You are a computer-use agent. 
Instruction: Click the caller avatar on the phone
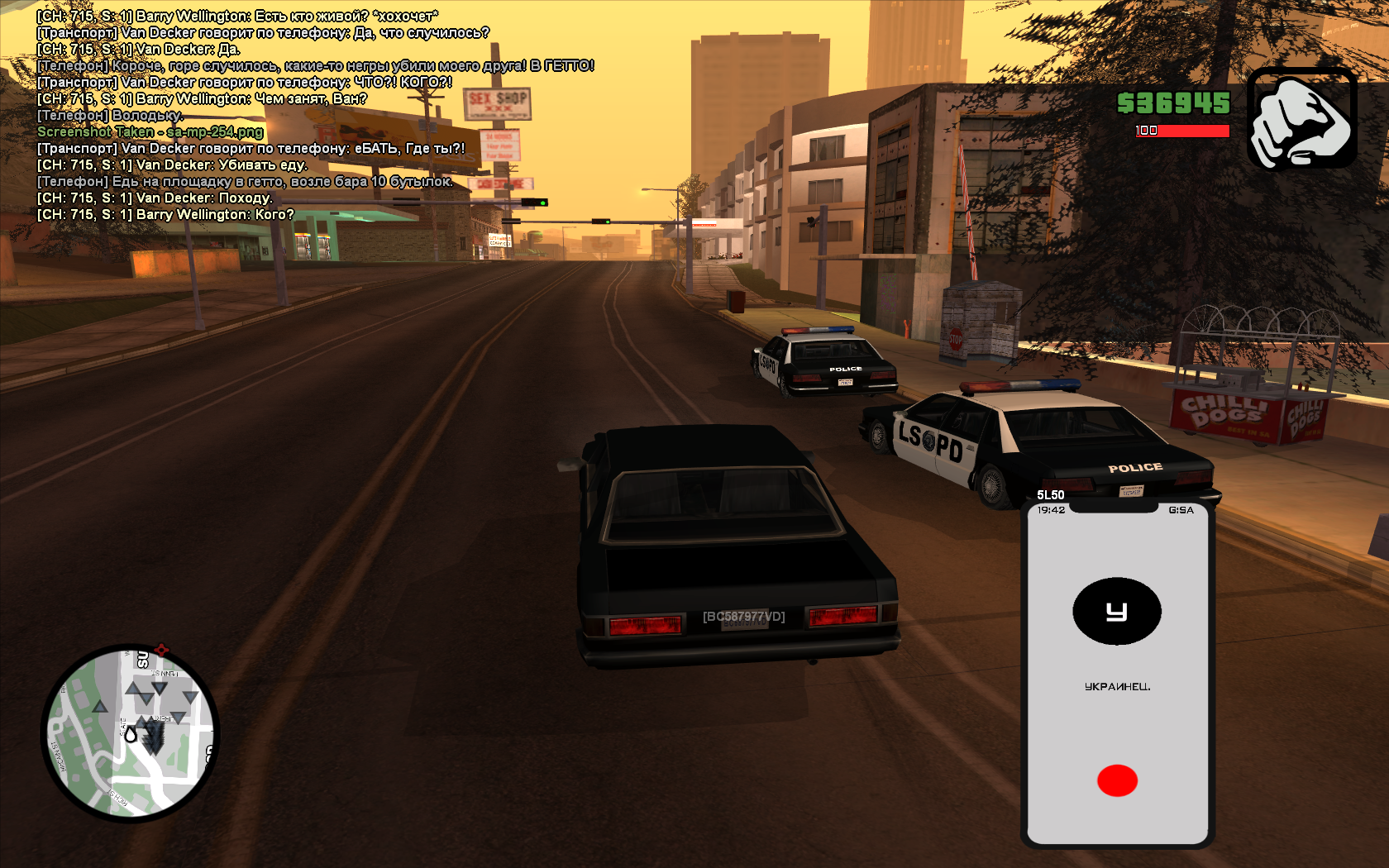click(1117, 611)
